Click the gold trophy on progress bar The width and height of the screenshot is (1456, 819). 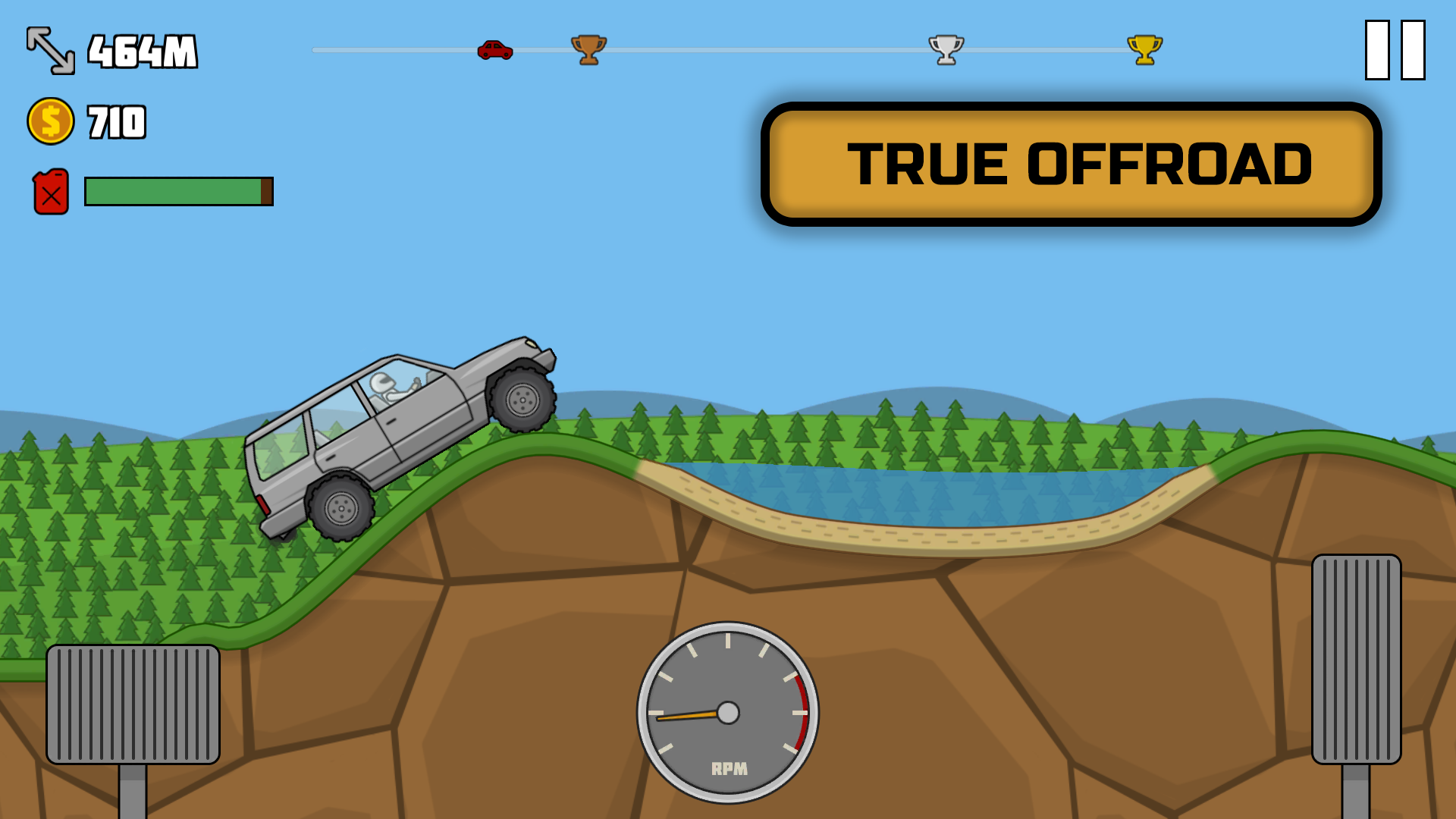[1144, 49]
